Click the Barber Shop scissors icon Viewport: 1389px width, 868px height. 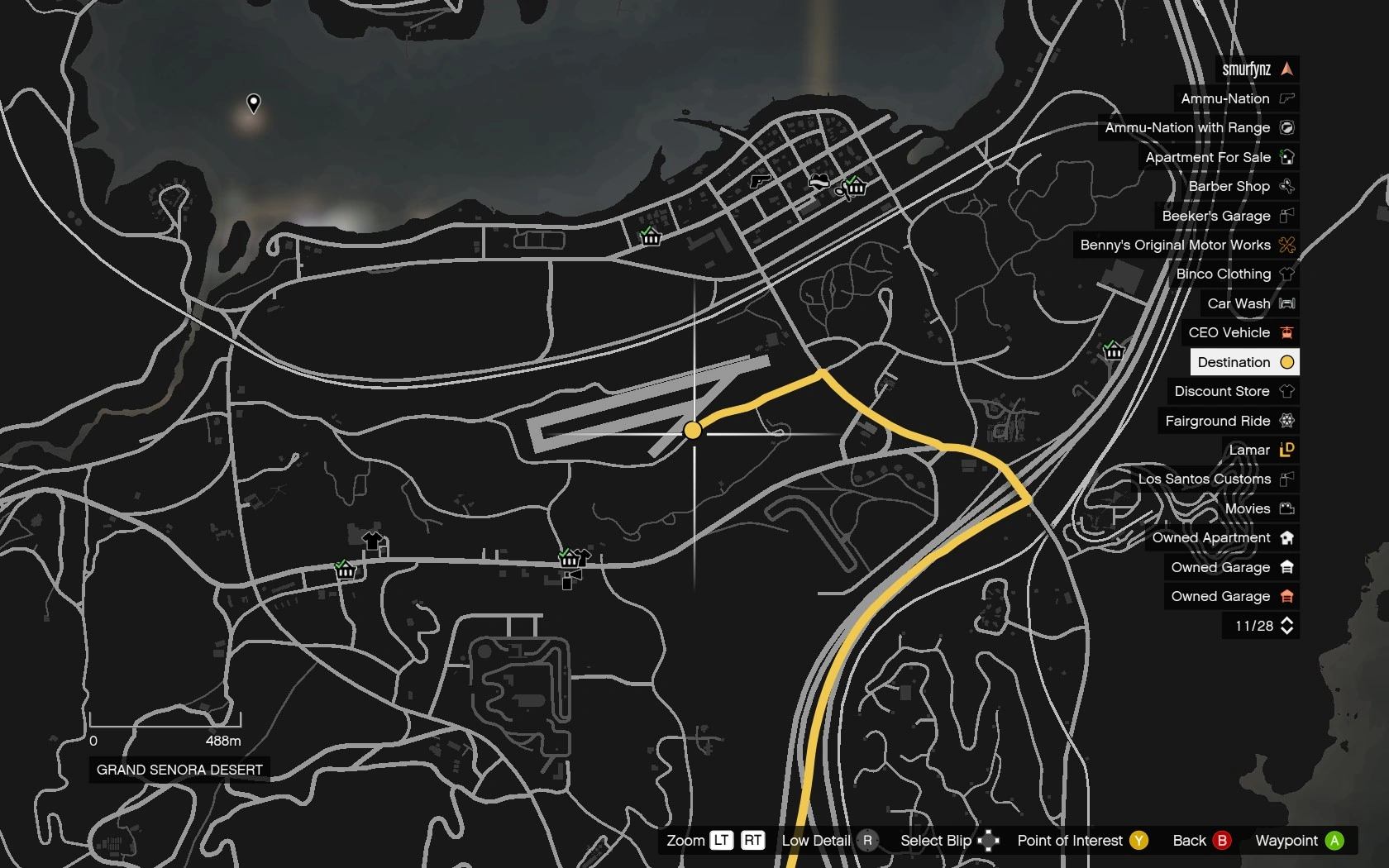(x=1286, y=186)
